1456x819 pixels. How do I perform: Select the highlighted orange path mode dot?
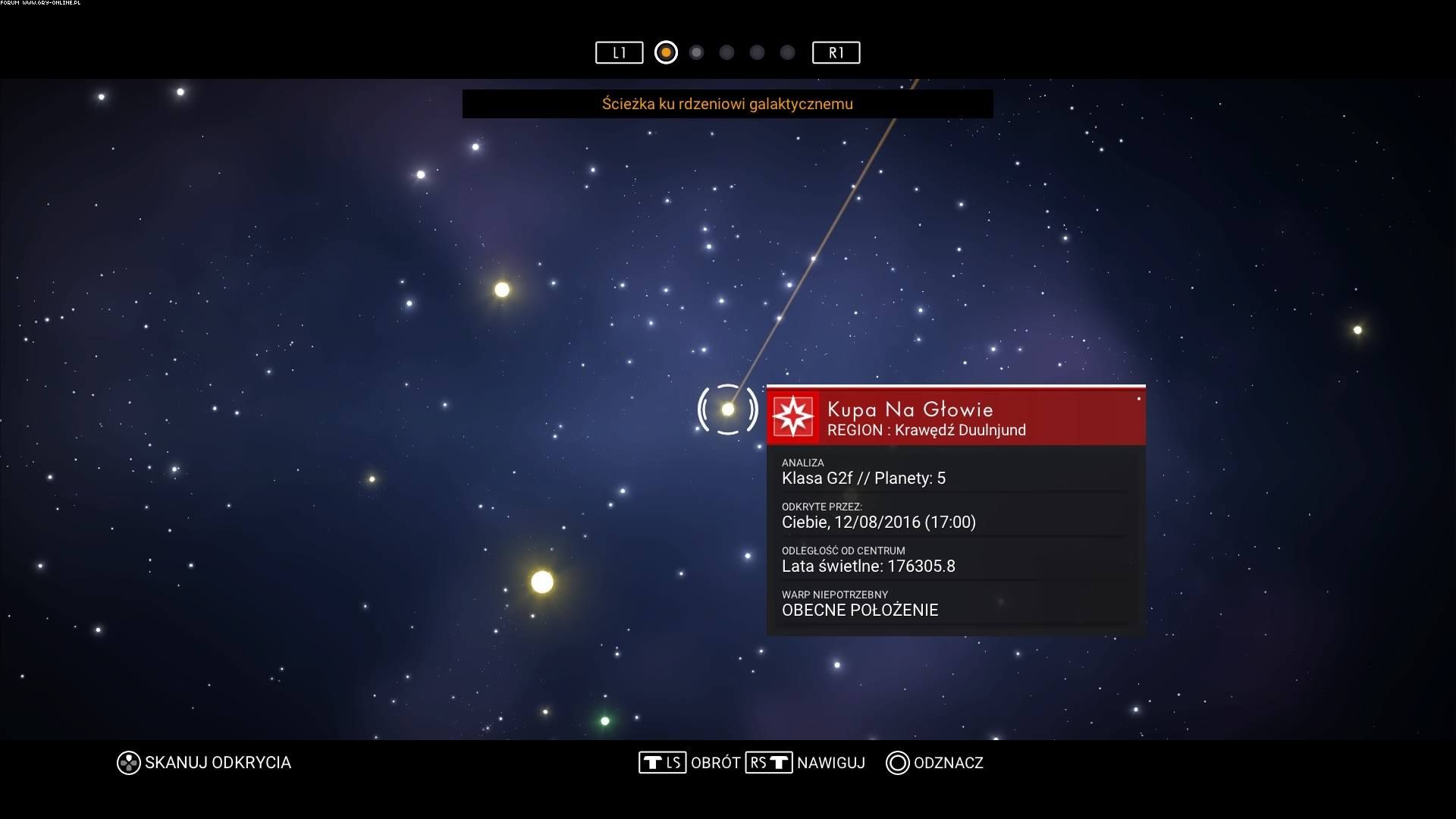666,52
